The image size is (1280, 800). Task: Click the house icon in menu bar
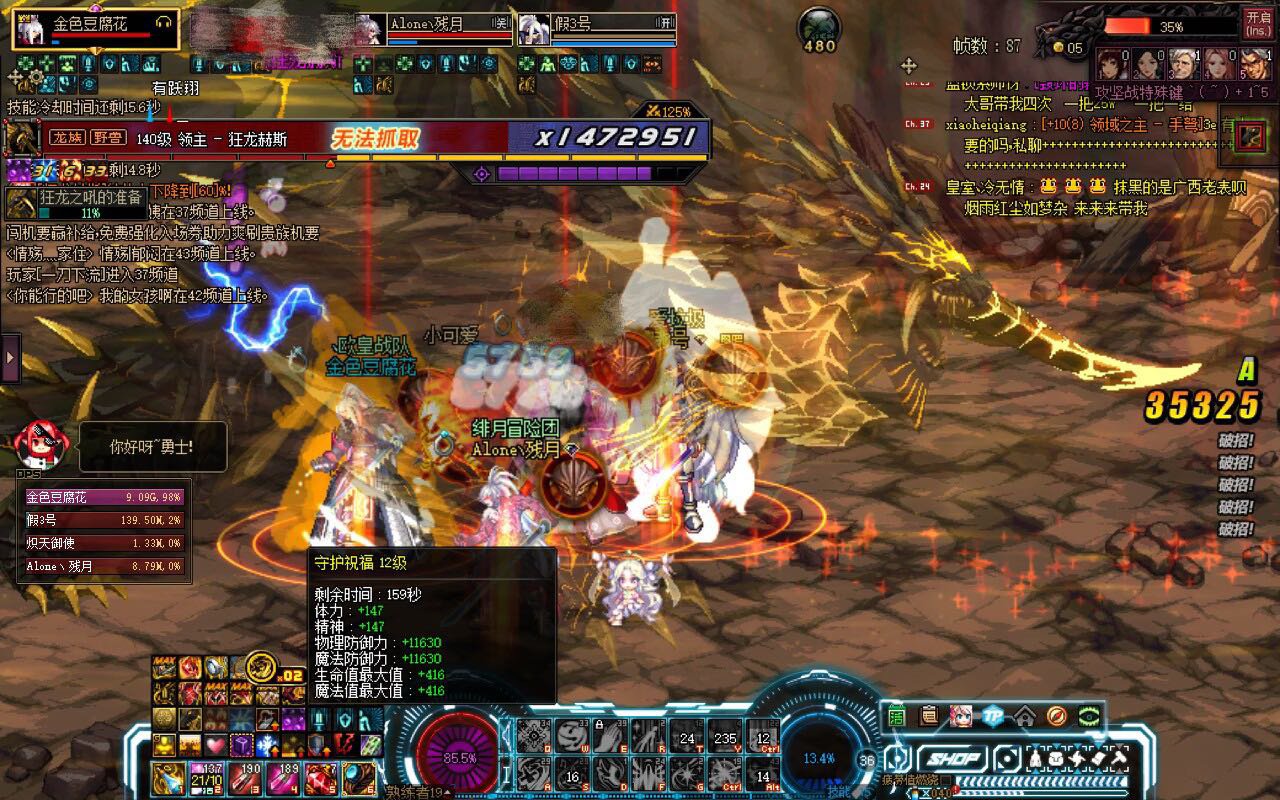click(1024, 716)
